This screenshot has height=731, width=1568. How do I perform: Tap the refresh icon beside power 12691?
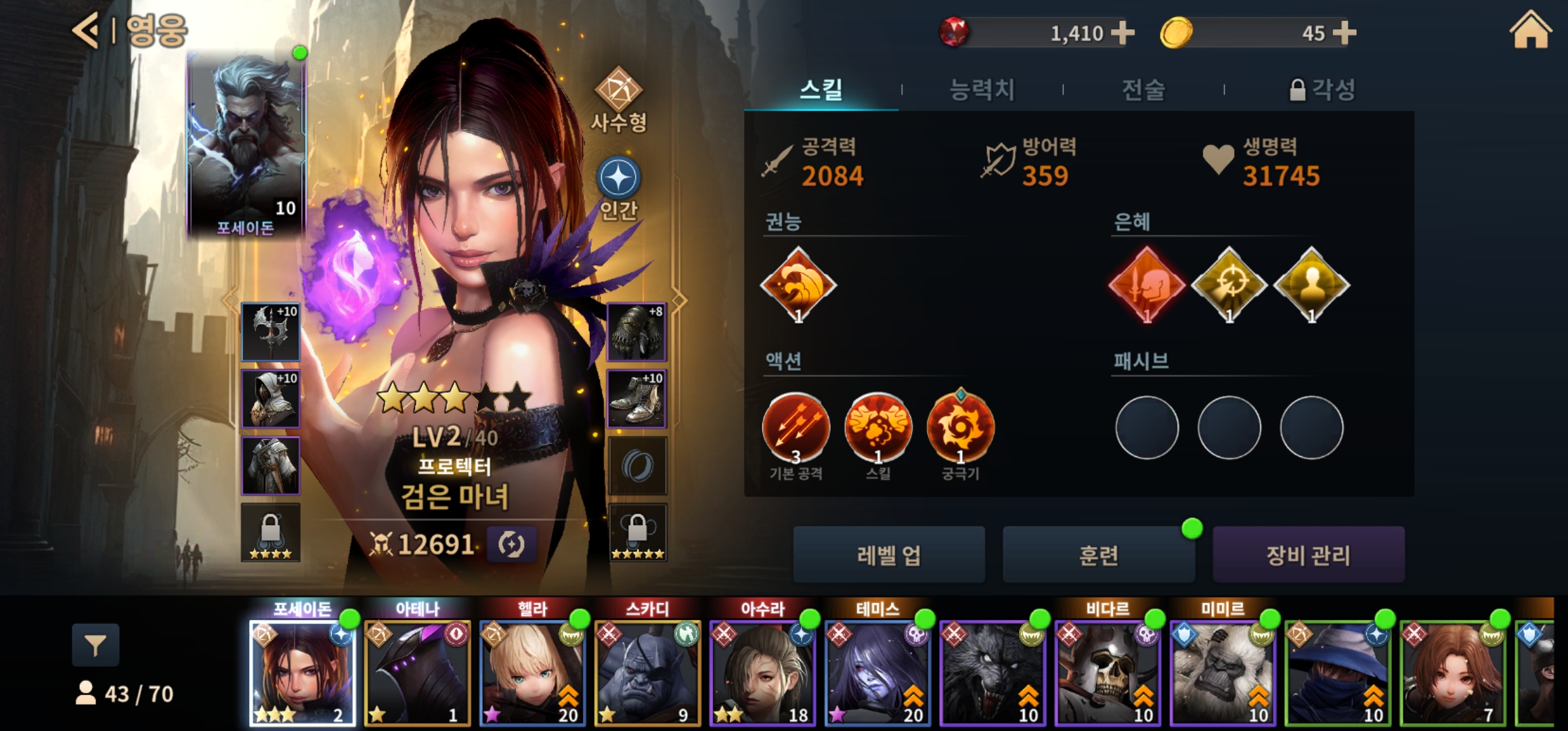pyautogui.click(x=511, y=544)
